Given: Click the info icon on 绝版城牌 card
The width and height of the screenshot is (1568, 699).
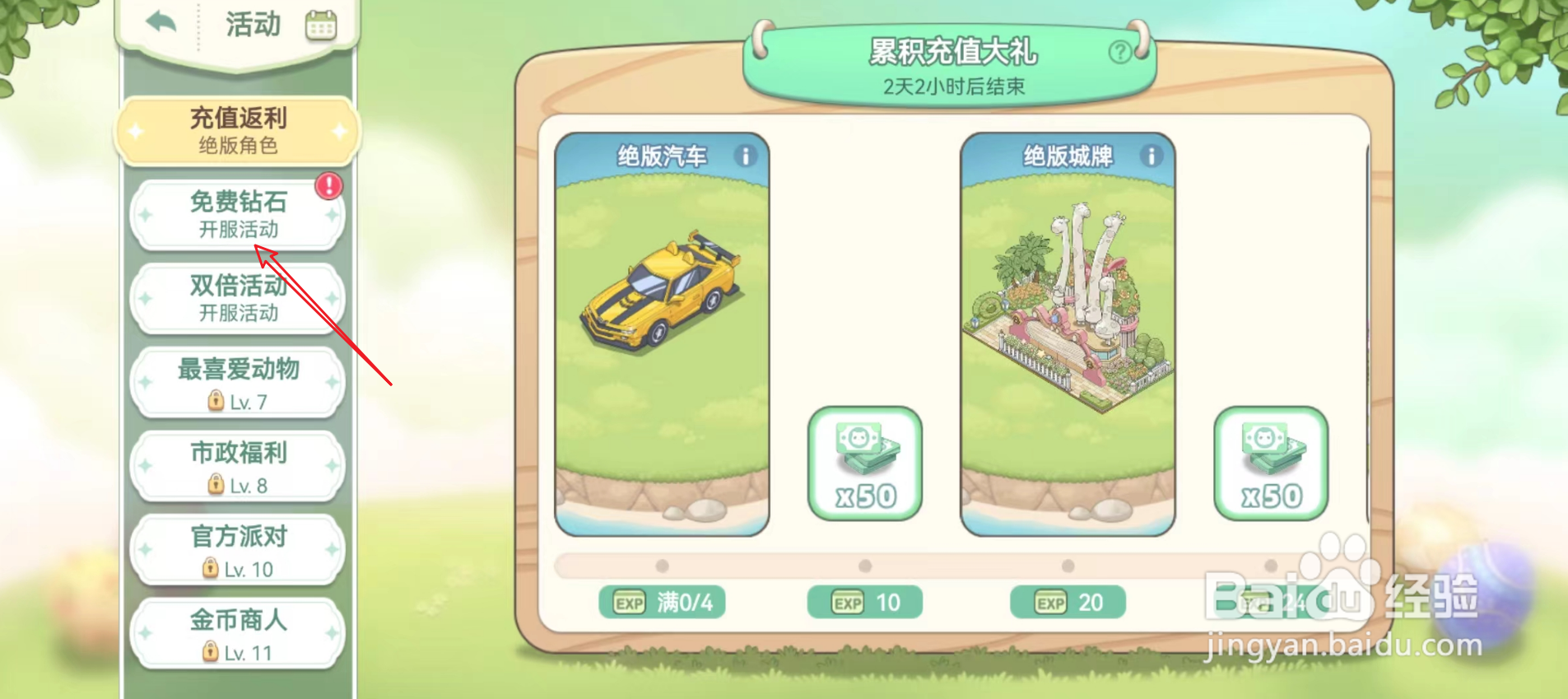Looking at the screenshot, I should (1150, 156).
